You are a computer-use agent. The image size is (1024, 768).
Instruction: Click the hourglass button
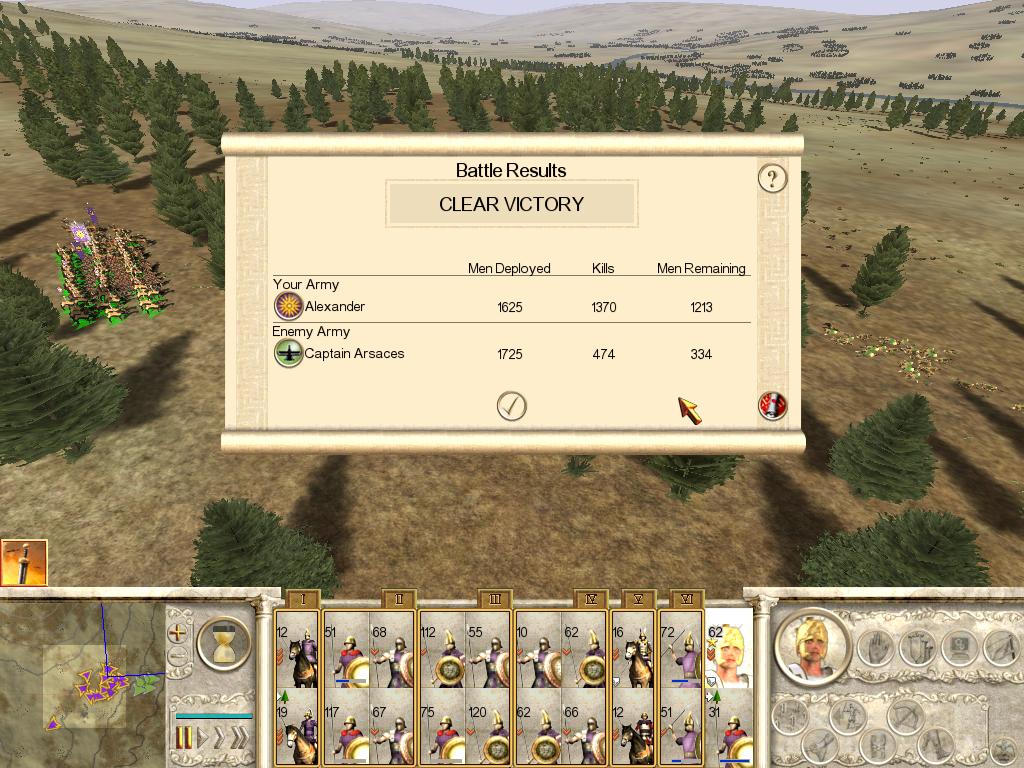[x=223, y=644]
